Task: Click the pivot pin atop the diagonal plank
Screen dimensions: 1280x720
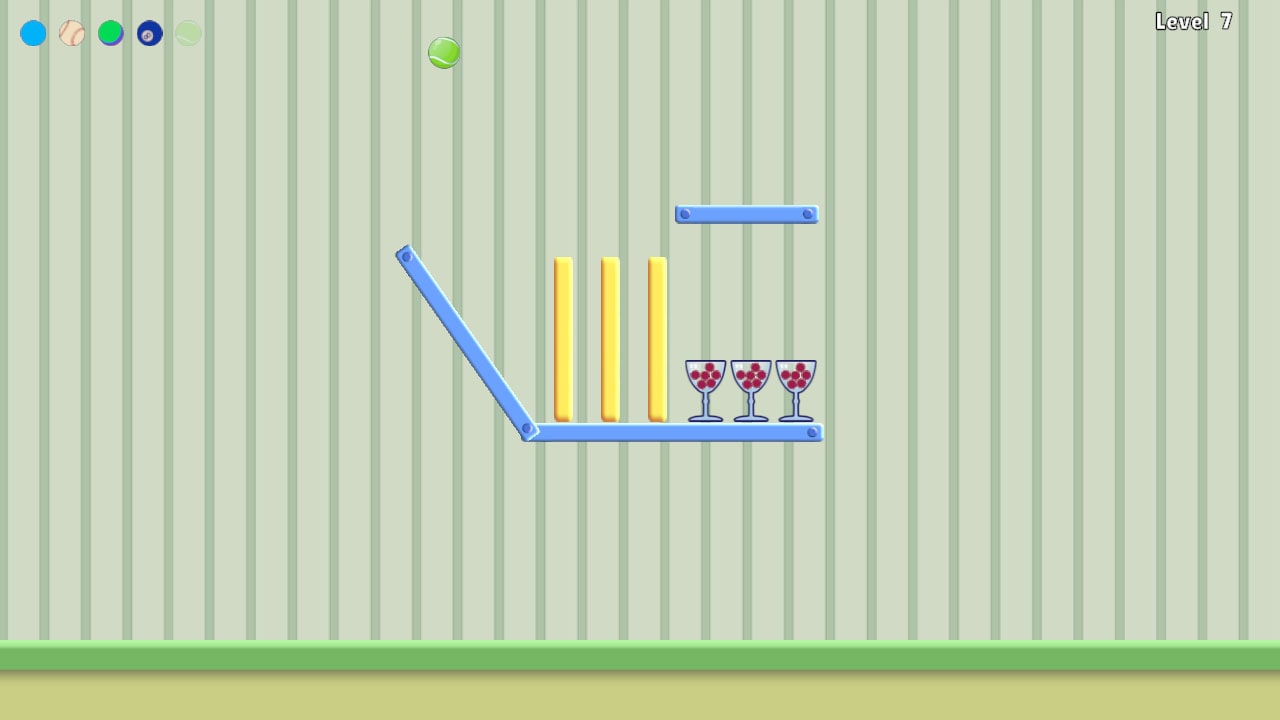Action: [x=405, y=258]
